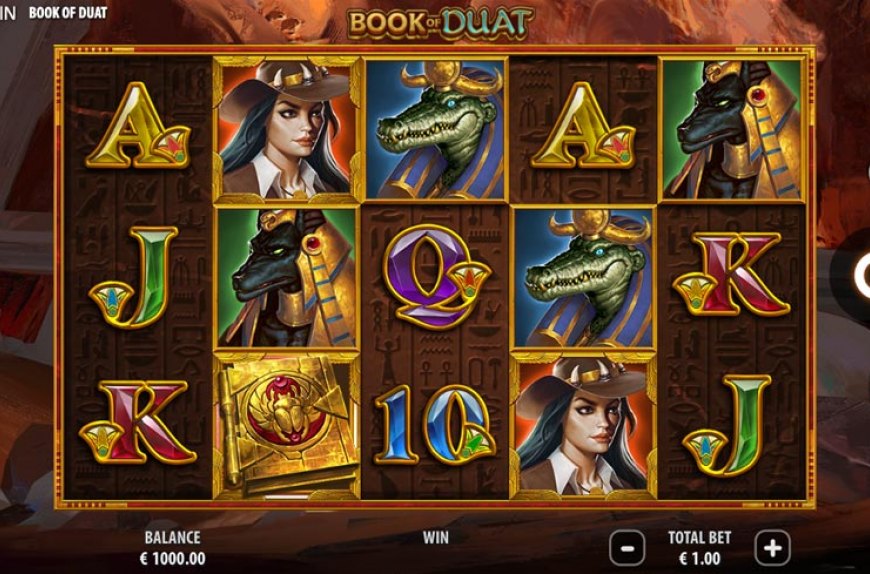Decrease the total bet with minus button
This screenshot has width=870, height=574.
pyautogui.click(x=627, y=547)
